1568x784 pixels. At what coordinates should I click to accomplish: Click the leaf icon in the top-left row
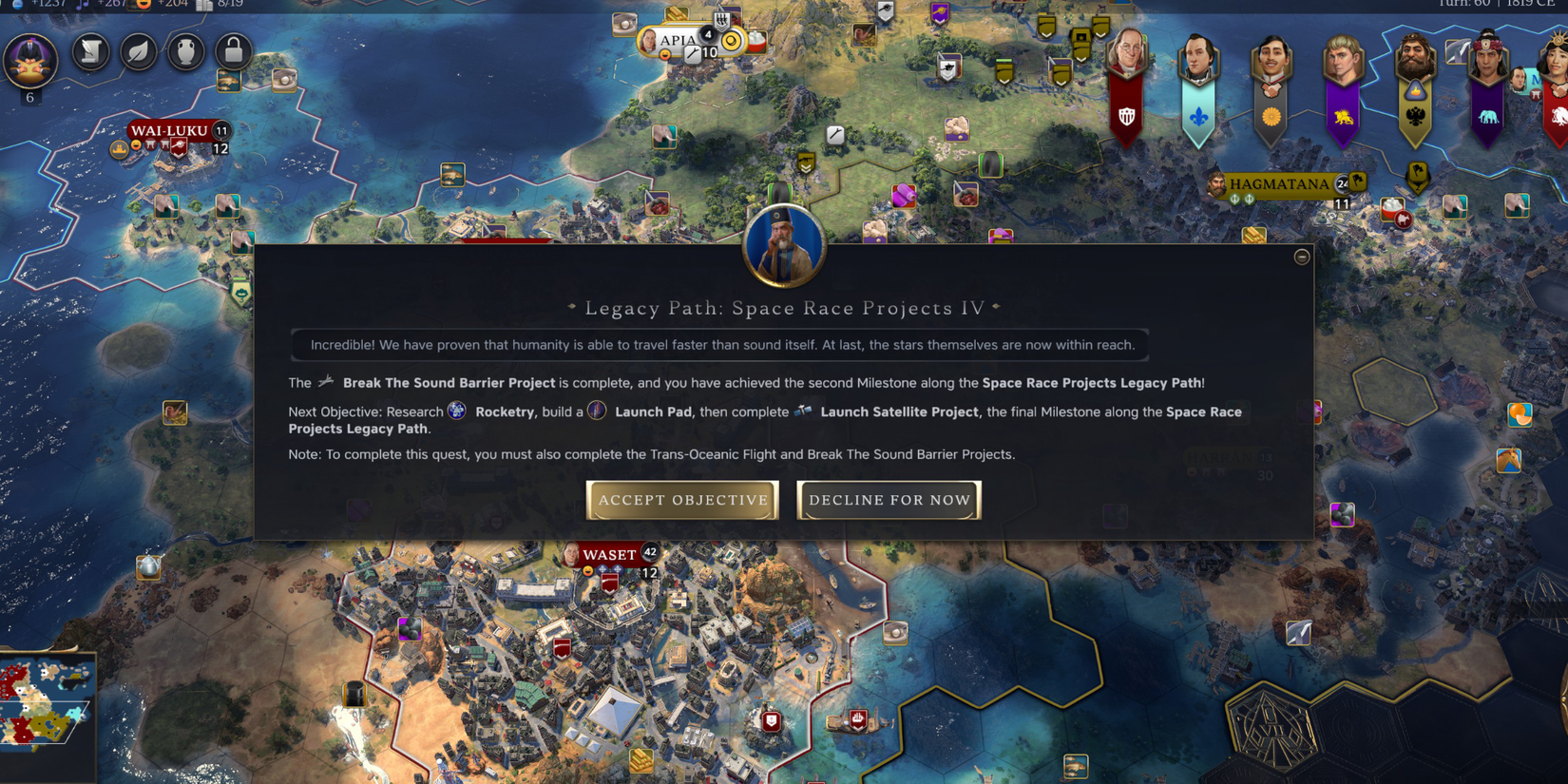(x=139, y=52)
